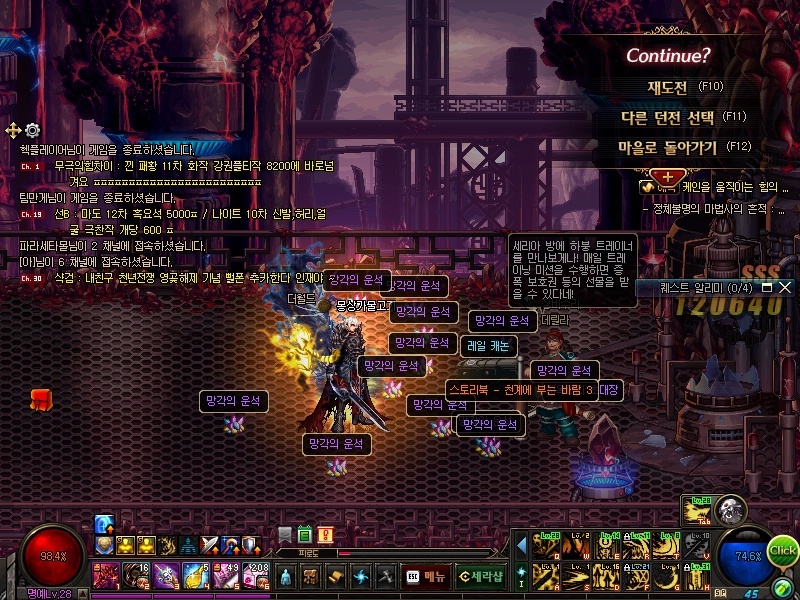
Task: Click the green Click bubble button
Action: [x=783, y=550]
